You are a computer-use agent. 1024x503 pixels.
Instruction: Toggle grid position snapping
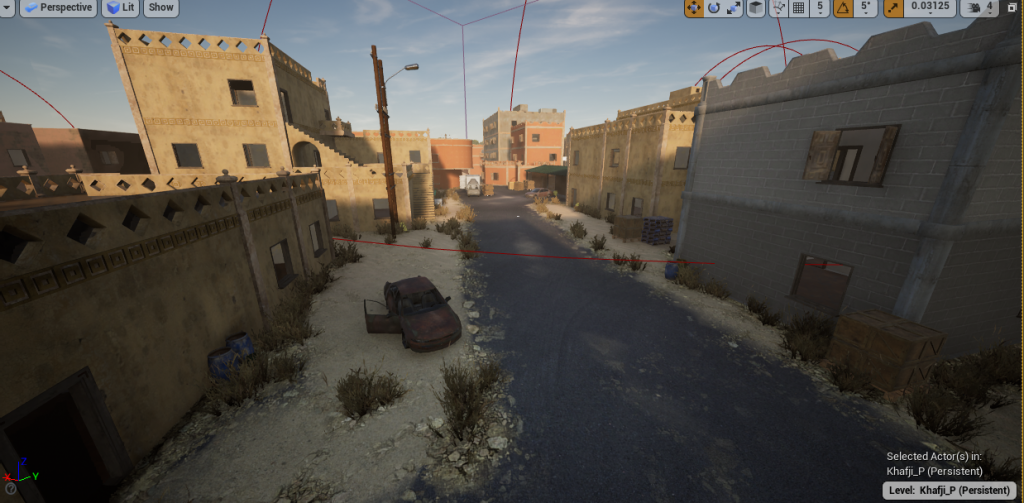click(x=798, y=8)
